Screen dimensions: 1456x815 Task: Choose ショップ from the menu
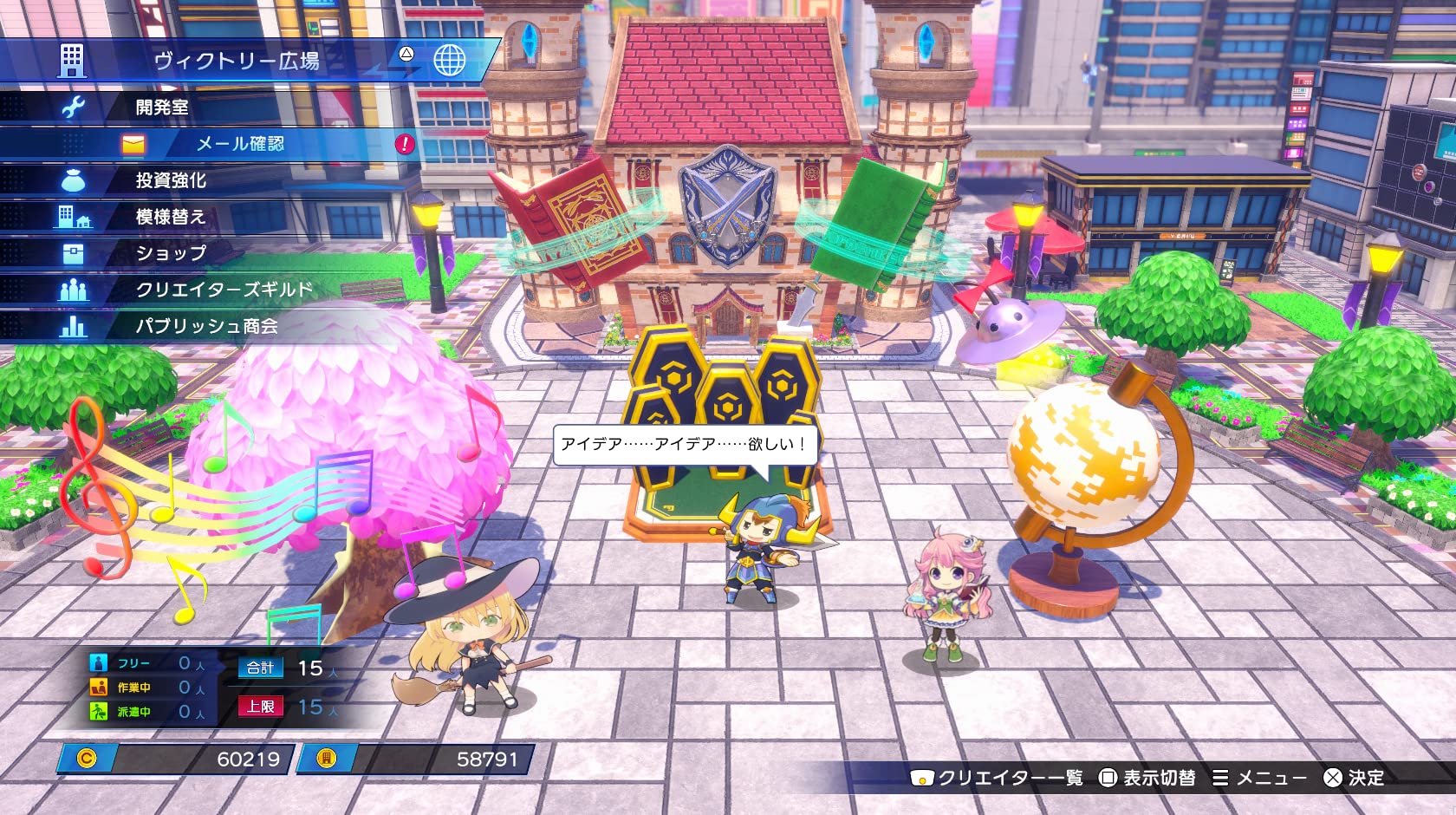(x=171, y=253)
